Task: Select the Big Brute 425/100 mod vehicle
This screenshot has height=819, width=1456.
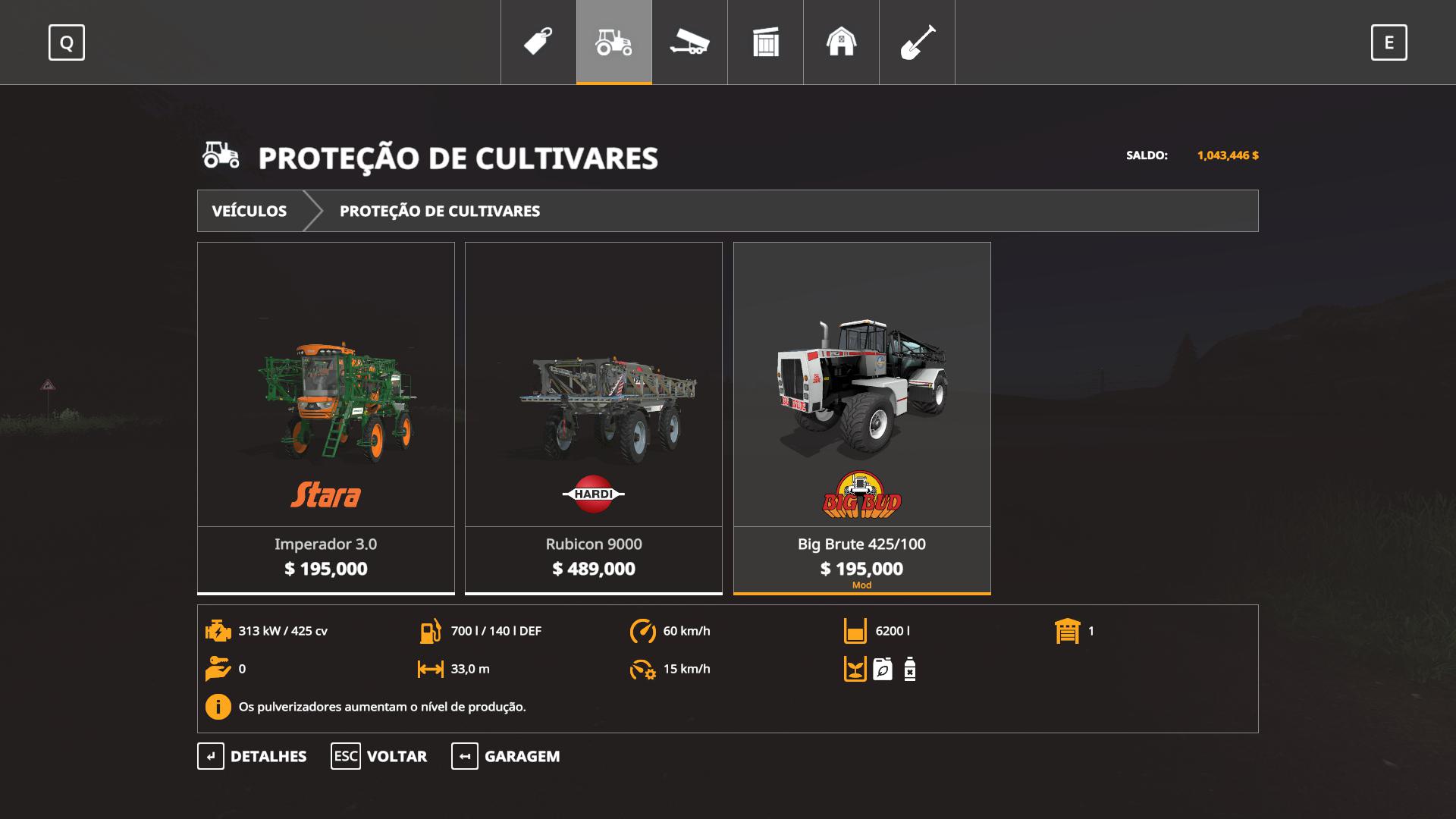Action: (861, 417)
